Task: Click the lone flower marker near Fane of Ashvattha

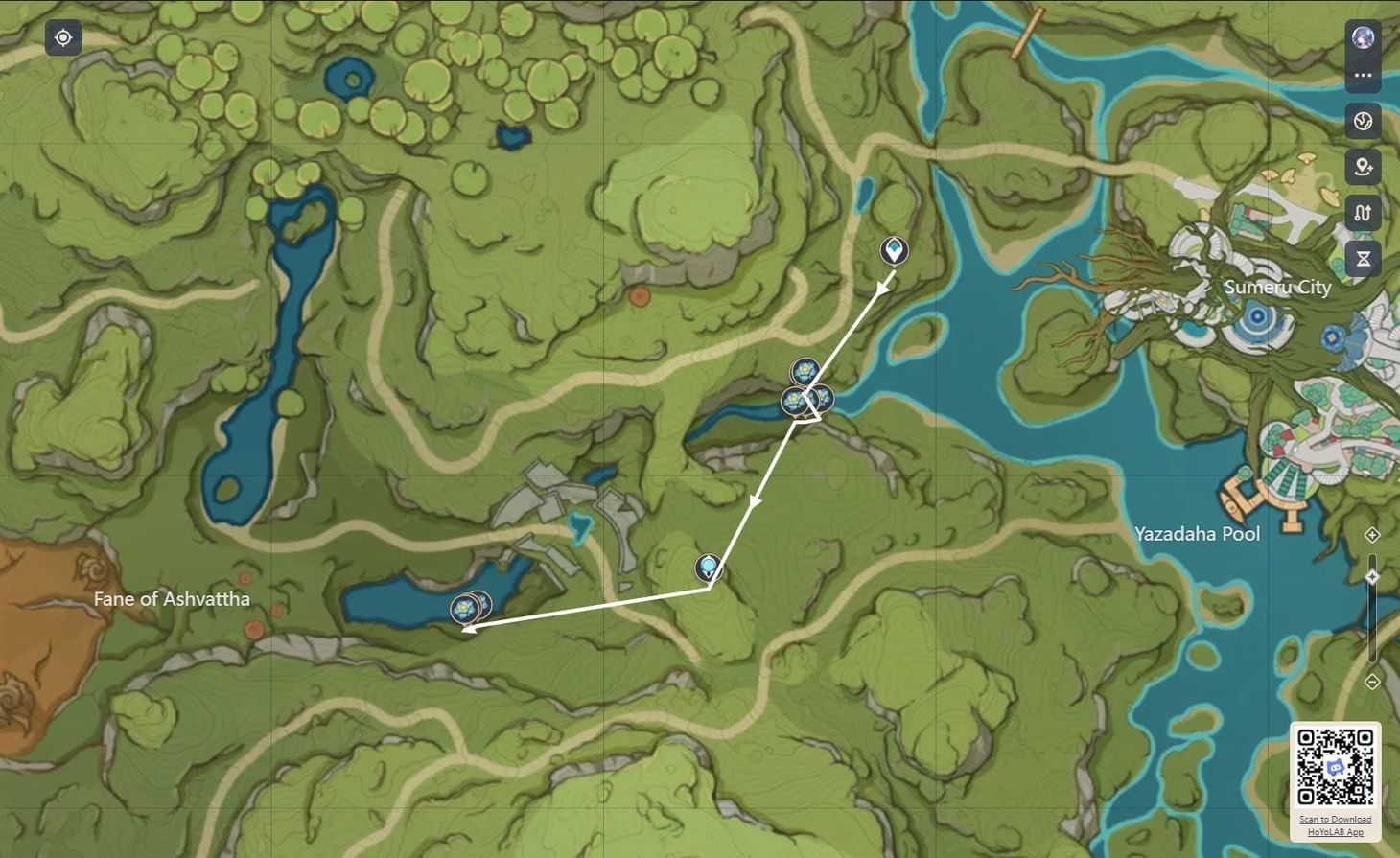Action: tap(464, 607)
